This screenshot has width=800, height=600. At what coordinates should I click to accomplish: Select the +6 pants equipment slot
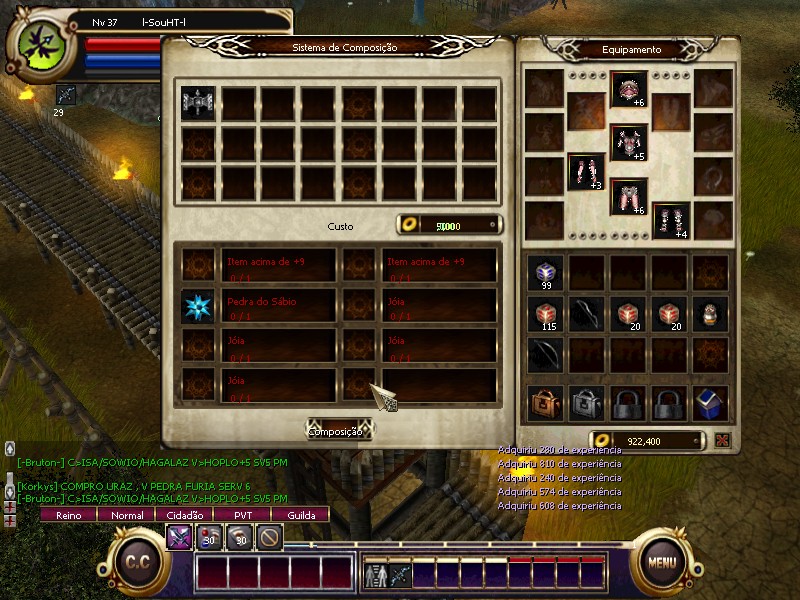tap(629, 196)
